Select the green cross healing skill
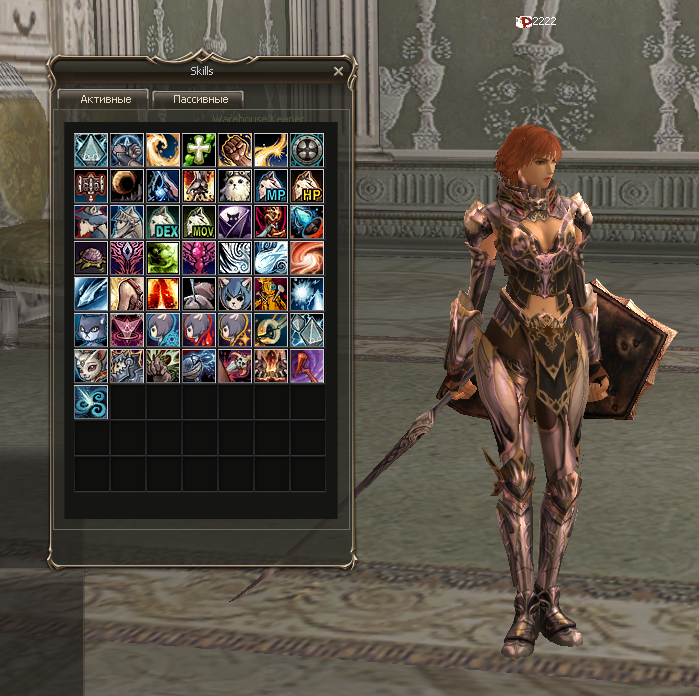The height and width of the screenshot is (696, 699). tap(199, 149)
